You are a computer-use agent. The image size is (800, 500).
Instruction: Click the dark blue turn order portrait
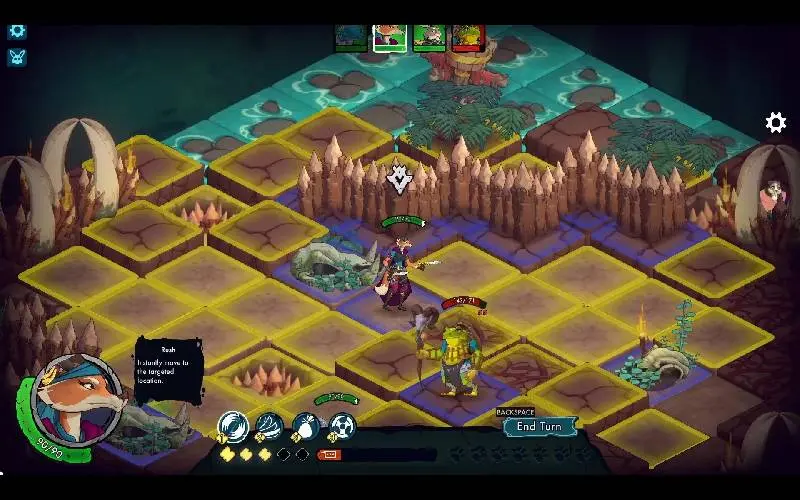[351, 37]
